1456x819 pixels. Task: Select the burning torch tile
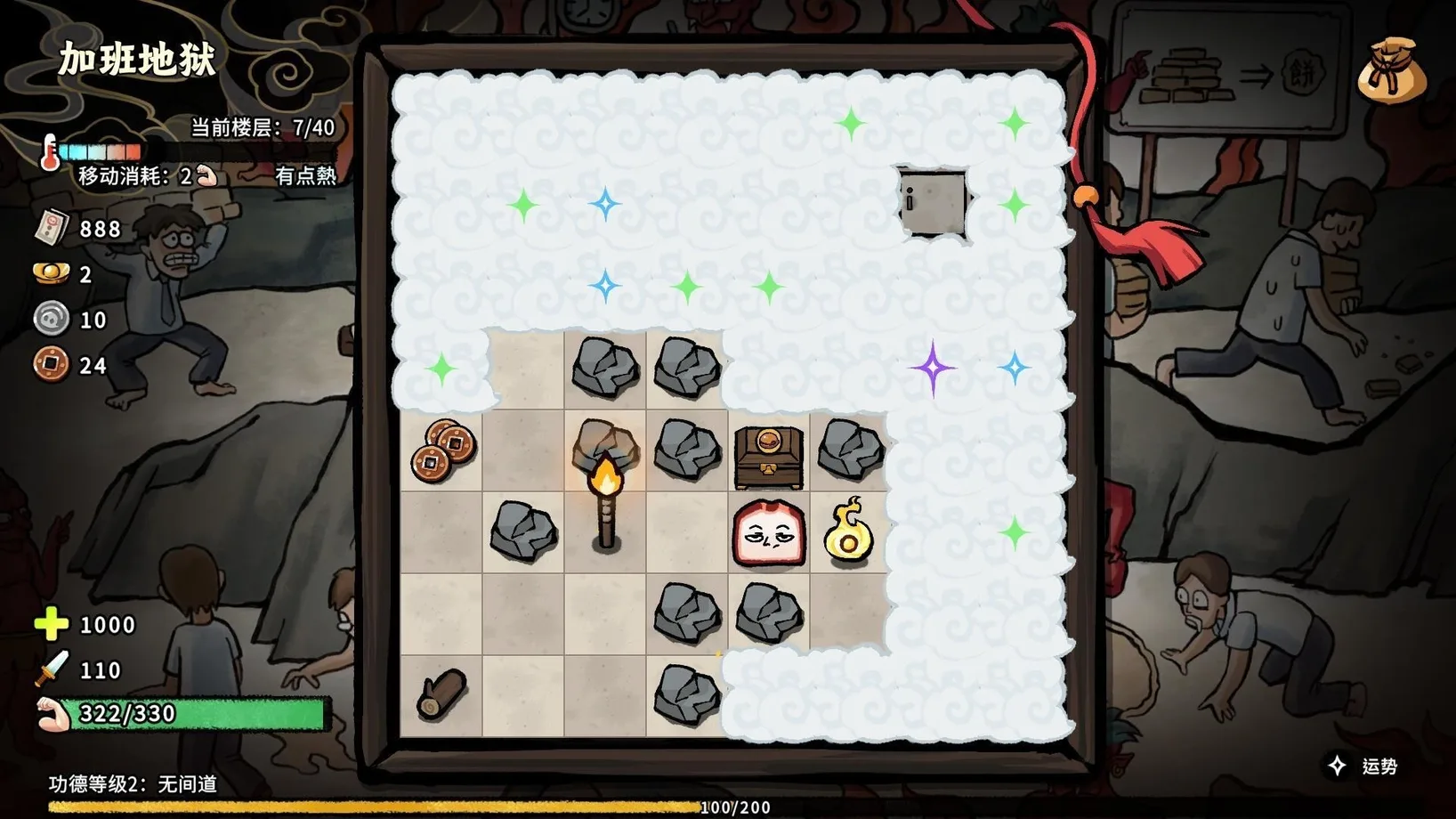coord(606,497)
